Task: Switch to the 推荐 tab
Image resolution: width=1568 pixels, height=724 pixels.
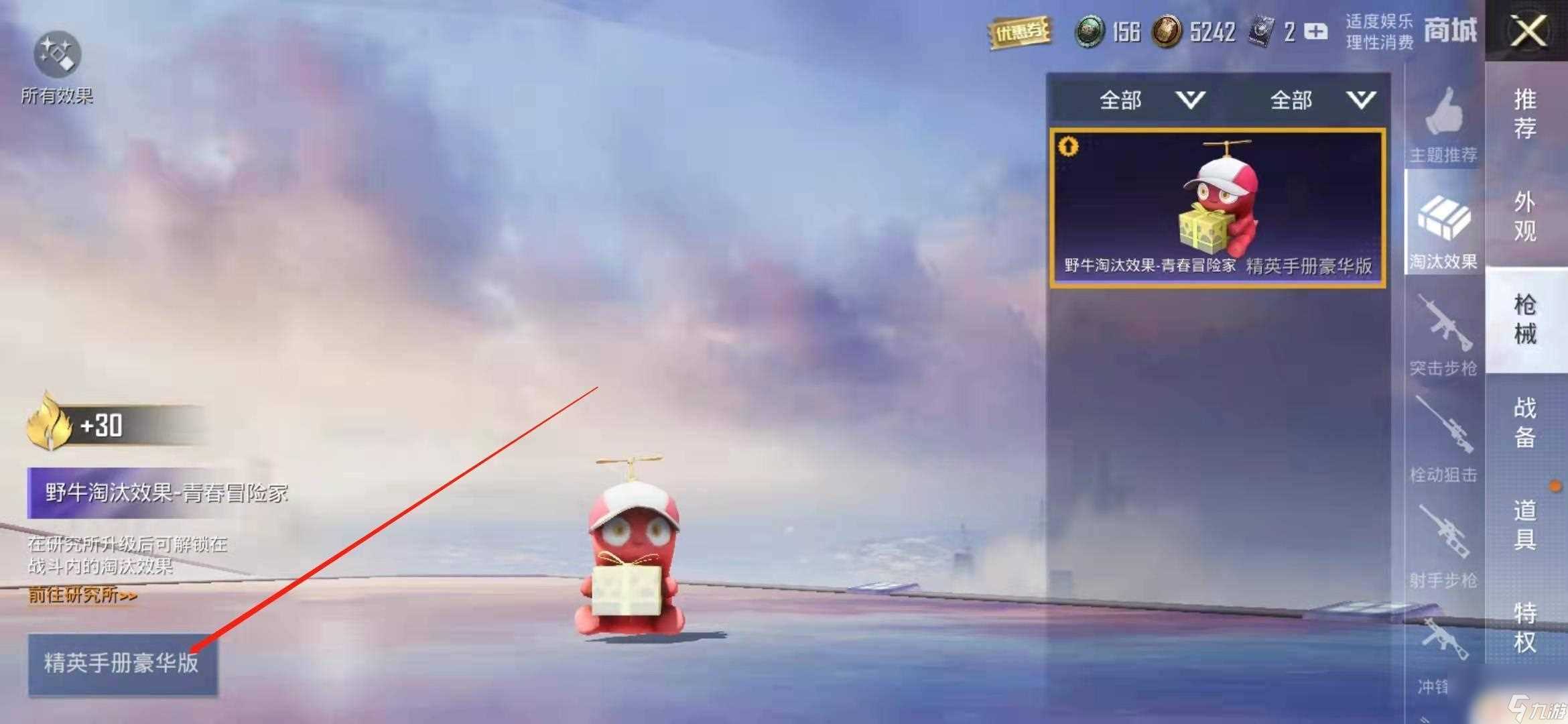Action: [1525, 113]
